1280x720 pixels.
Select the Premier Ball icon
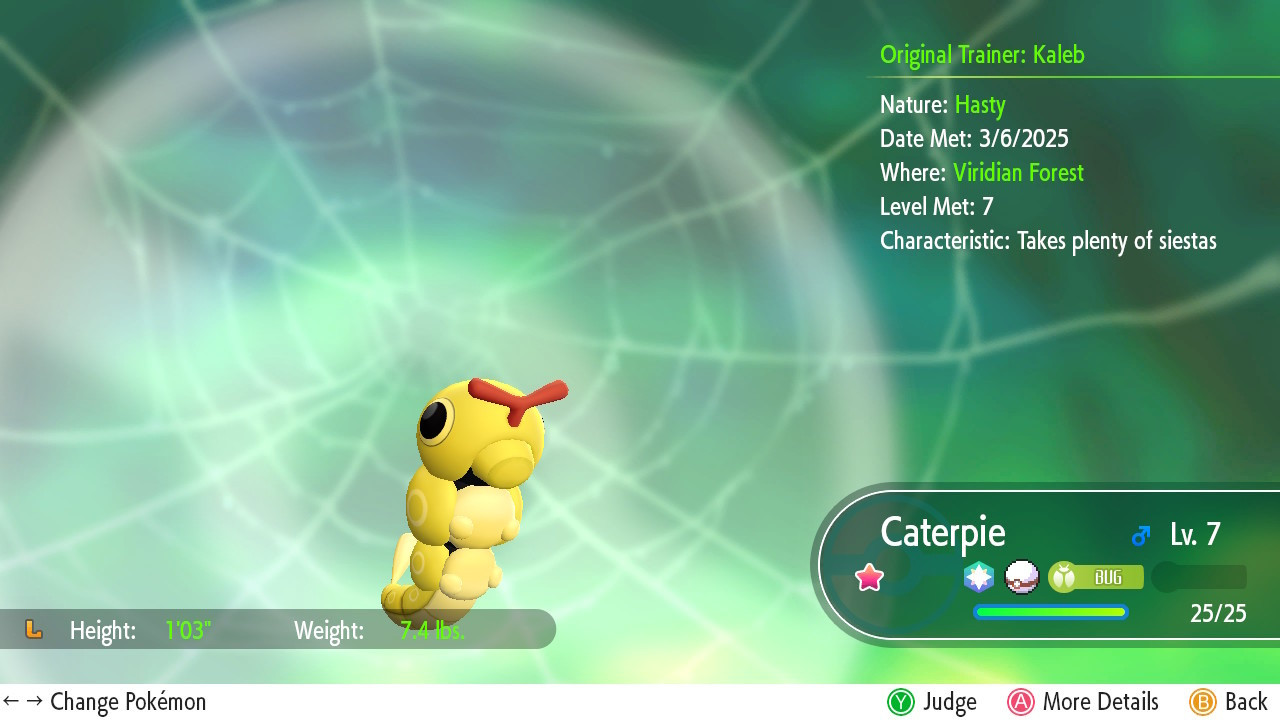(x=1021, y=577)
